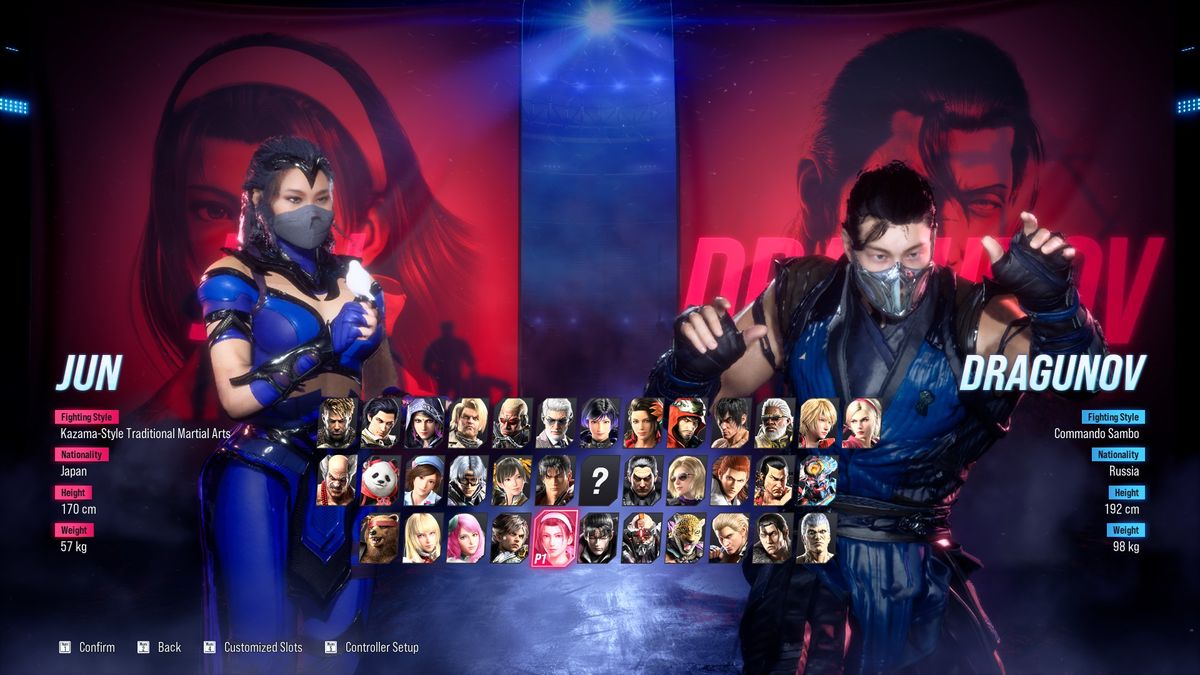Image resolution: width=1200 pixels, height=675 pixels.
Task: Select pink-haired Alisa
Action: pos(465,538)
